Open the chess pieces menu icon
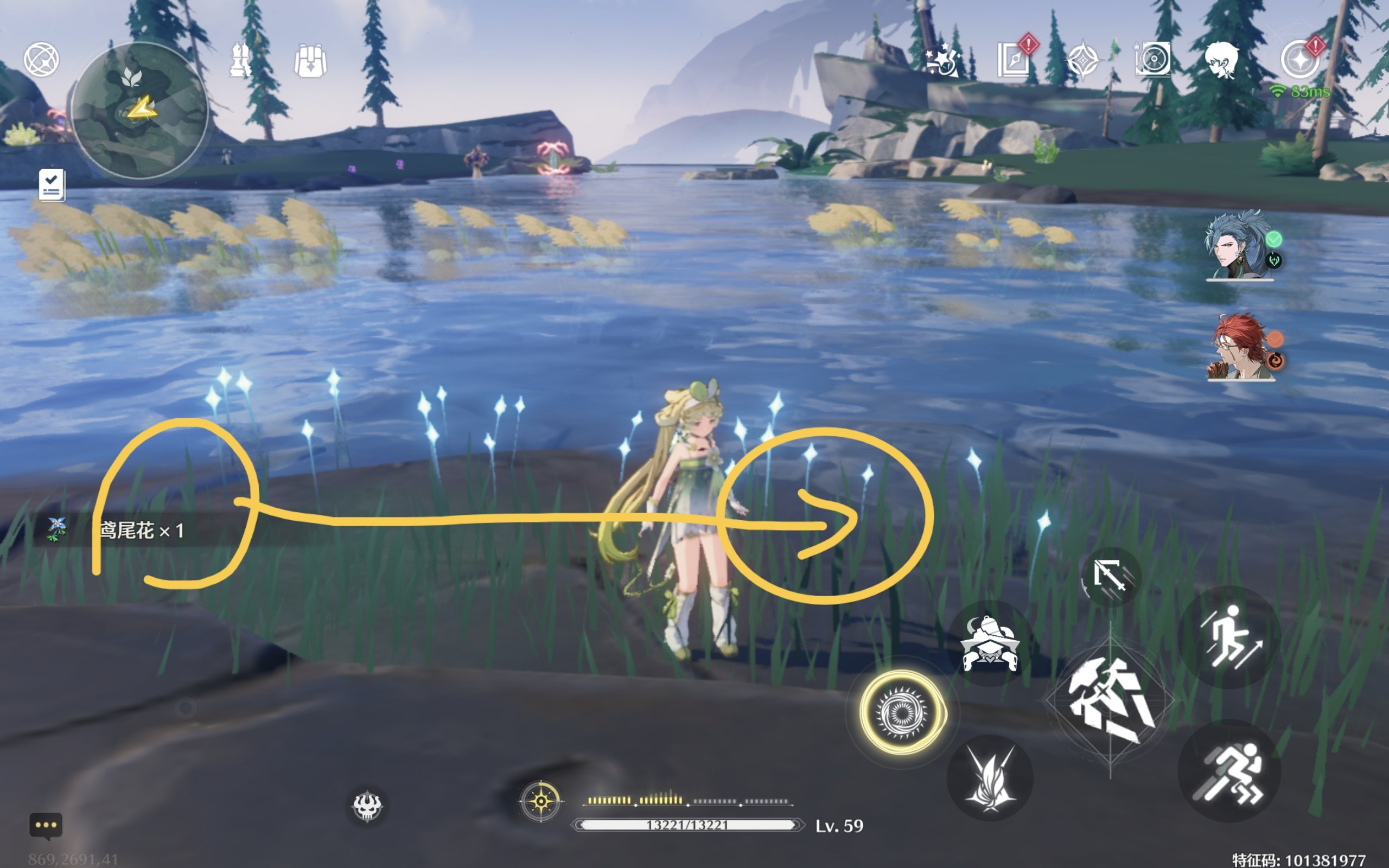This screenshot has height=868, width=1389. coord(240,60)
